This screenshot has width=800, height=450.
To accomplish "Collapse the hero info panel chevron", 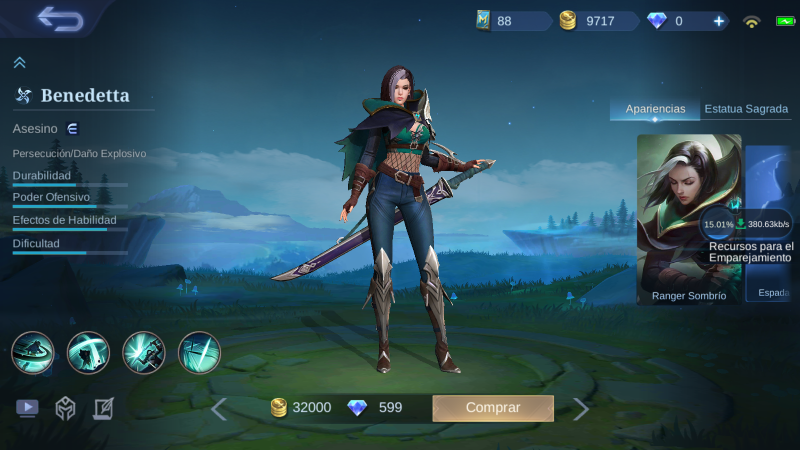I will click(x=19, y=62).
